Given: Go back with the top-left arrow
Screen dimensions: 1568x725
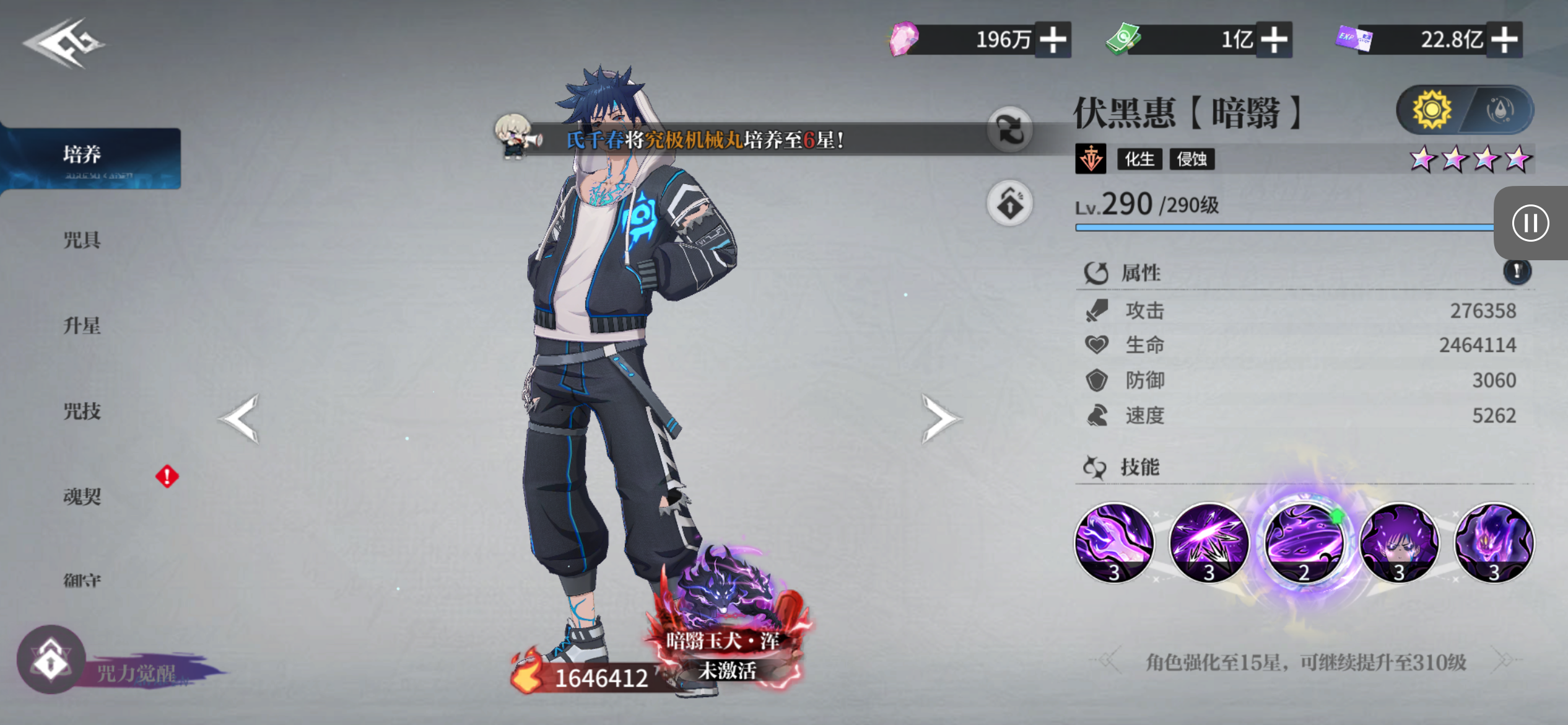Looking at the screenshot, I should tap(63, 43).
